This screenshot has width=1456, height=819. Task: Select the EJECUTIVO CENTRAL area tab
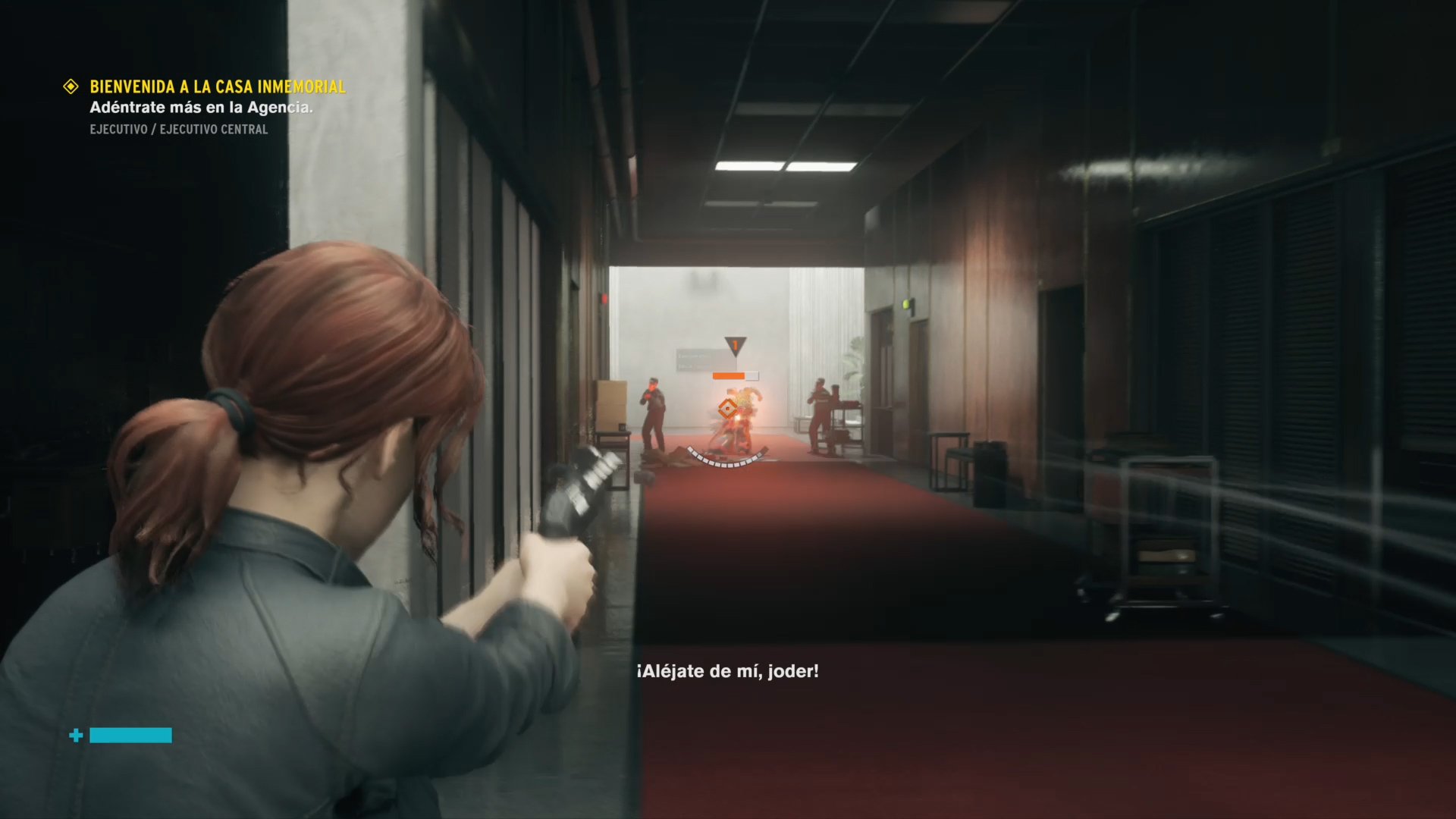click(213, 129)
